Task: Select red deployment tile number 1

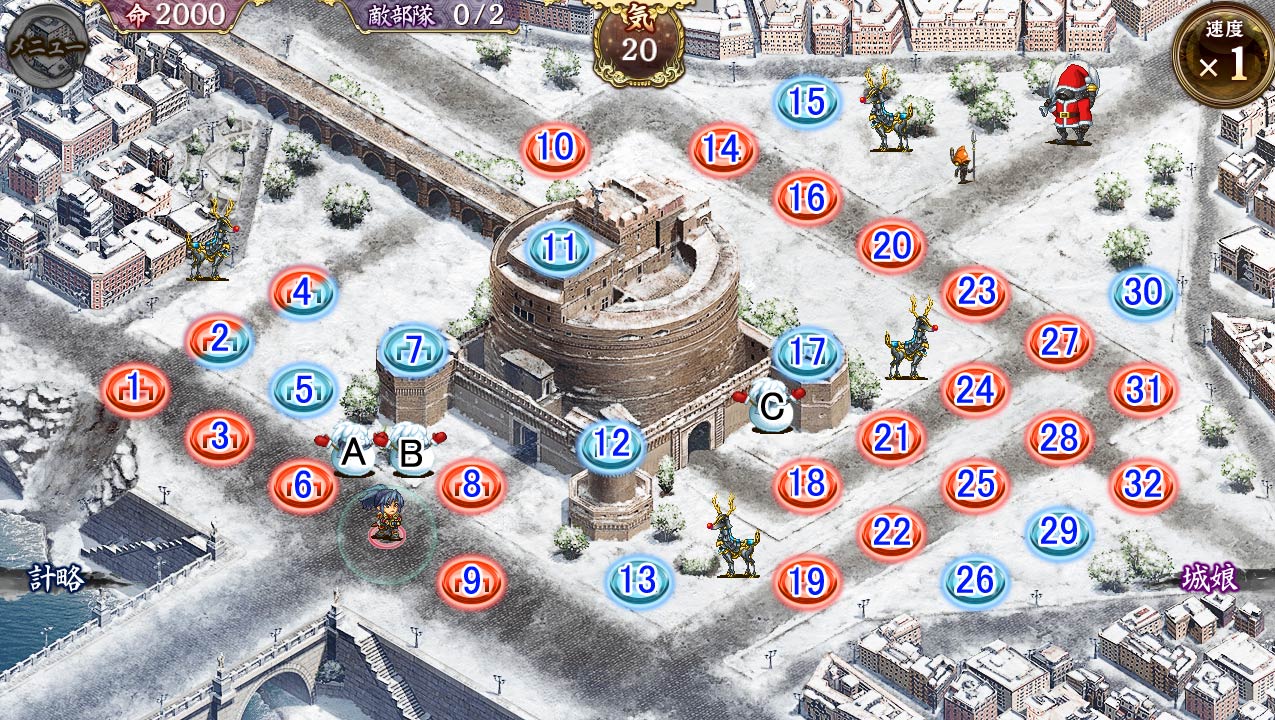Action: tap(135, 389)
